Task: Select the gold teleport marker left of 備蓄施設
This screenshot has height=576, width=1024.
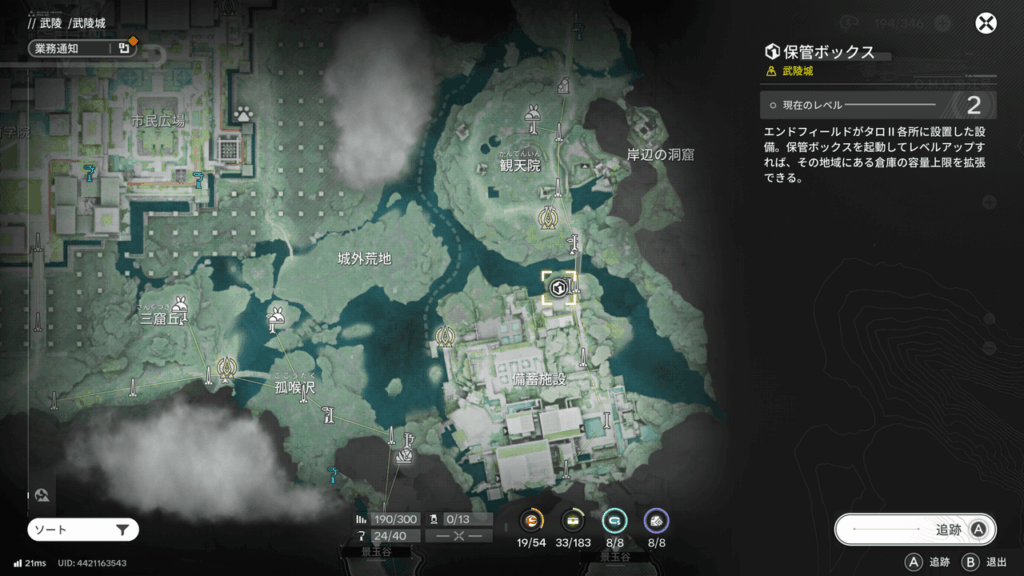Action: [x=446, y=338]
